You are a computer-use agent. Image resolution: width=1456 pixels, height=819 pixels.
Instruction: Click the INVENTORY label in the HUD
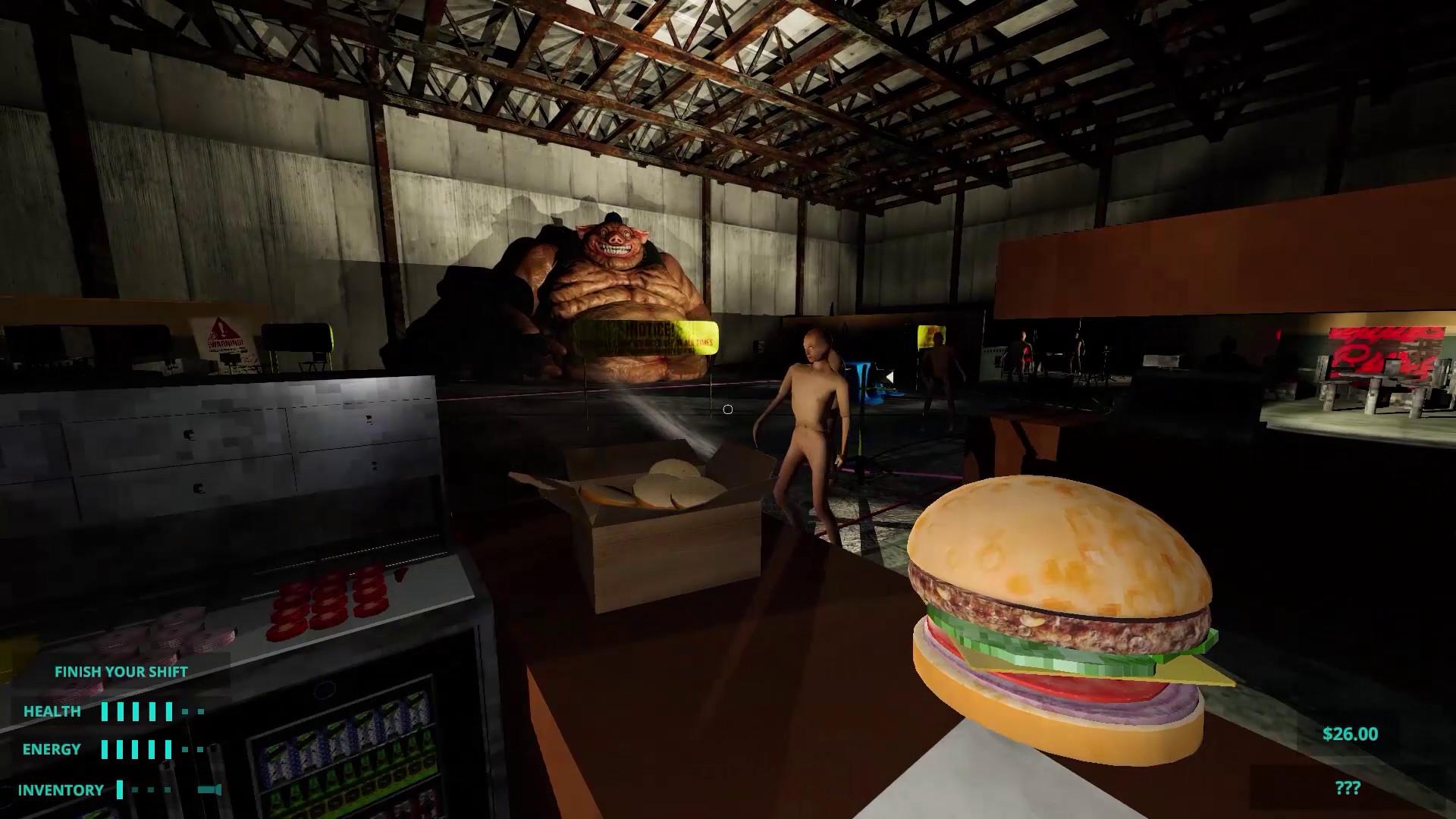[61, 789]
